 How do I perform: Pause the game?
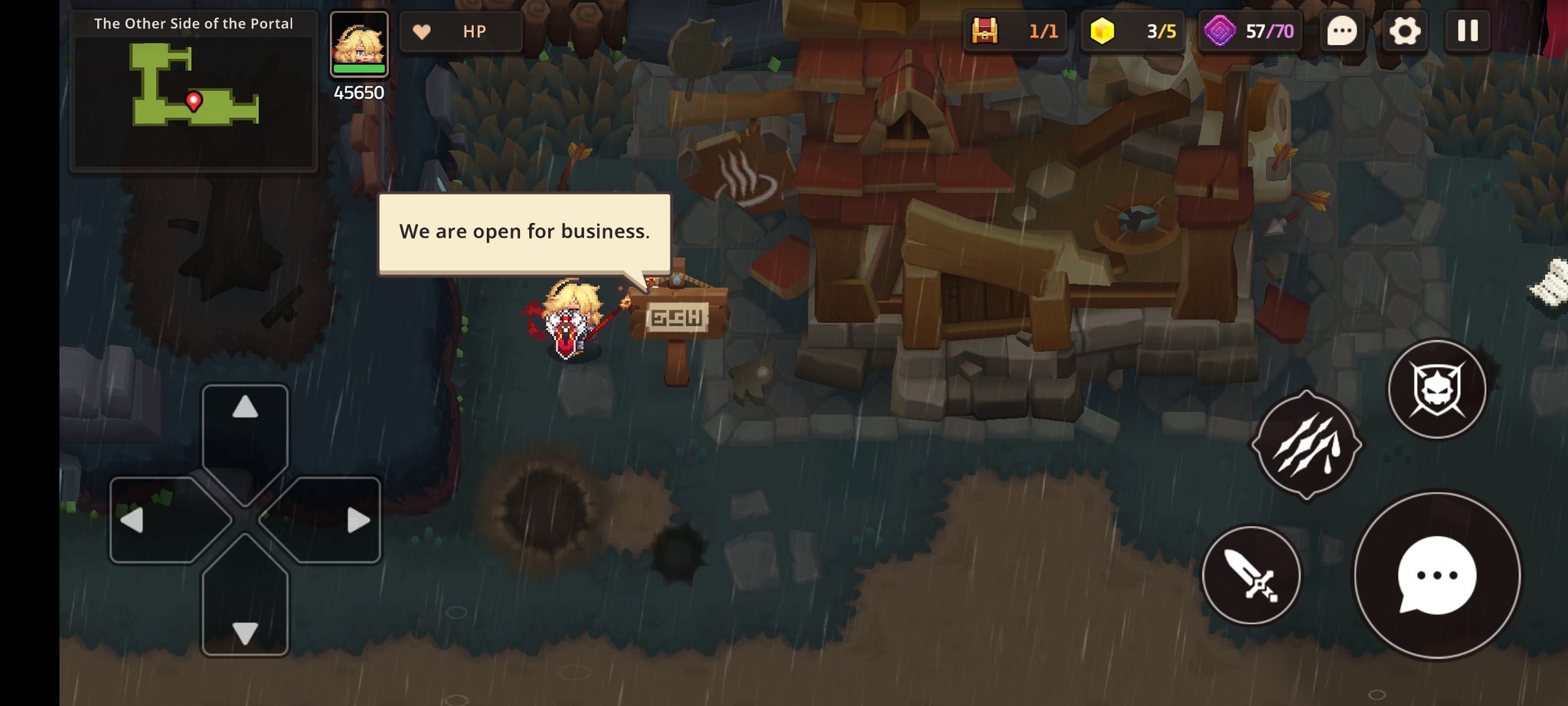pyautogui.click(x=1467, y=31)
